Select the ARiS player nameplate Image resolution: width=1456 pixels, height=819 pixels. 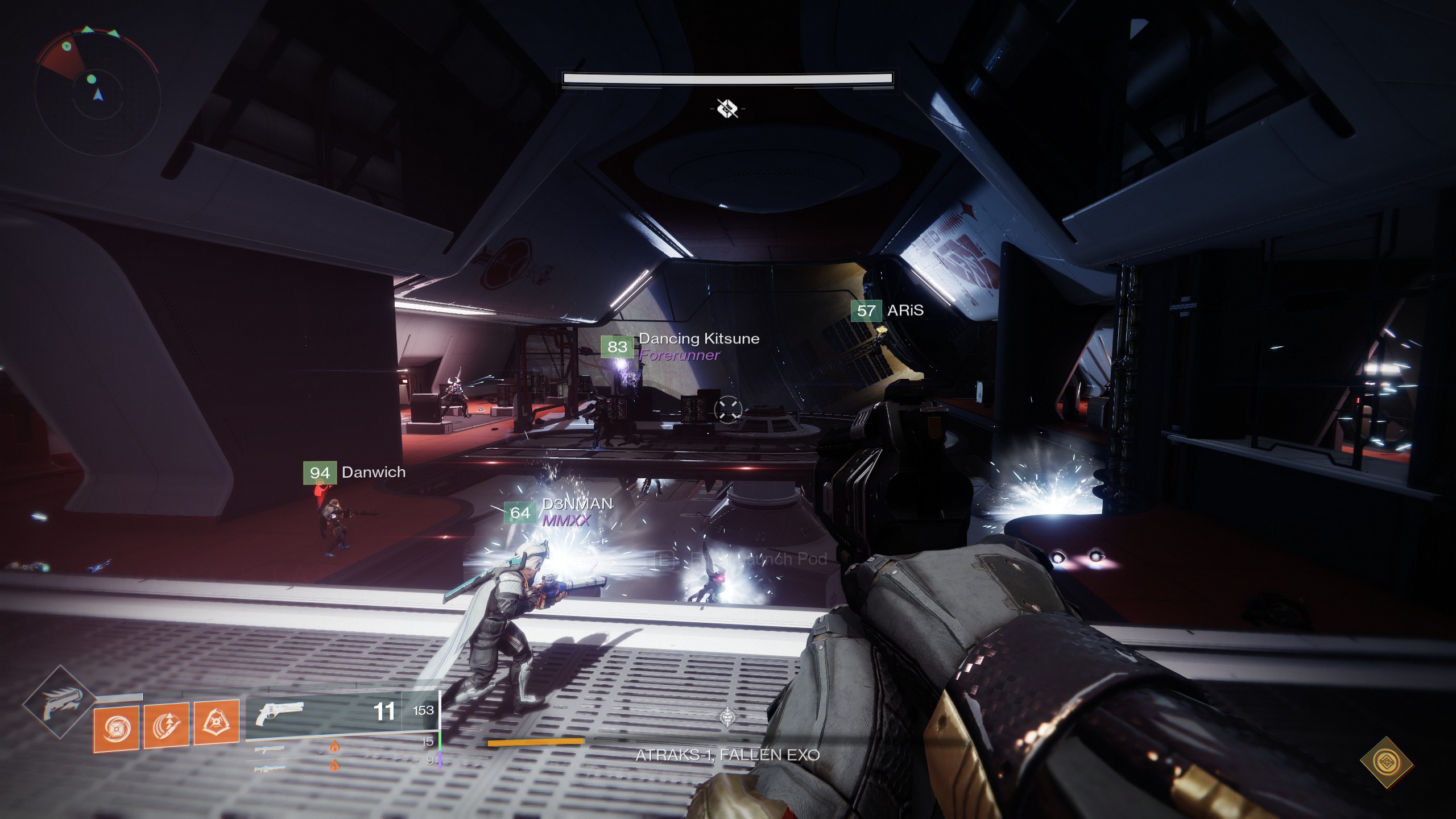(887, 311)
